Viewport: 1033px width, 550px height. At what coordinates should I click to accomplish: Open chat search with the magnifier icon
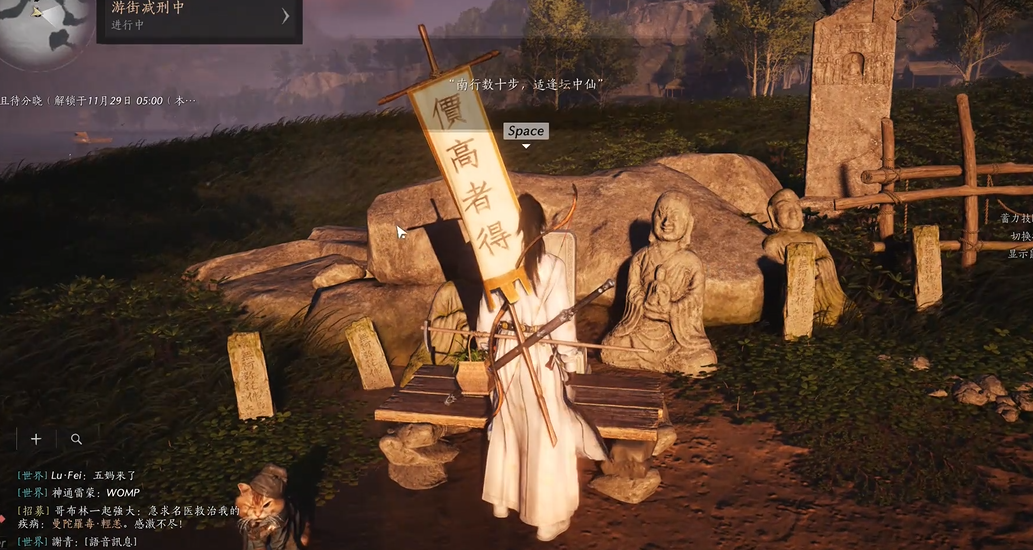[x=76, y=439]
